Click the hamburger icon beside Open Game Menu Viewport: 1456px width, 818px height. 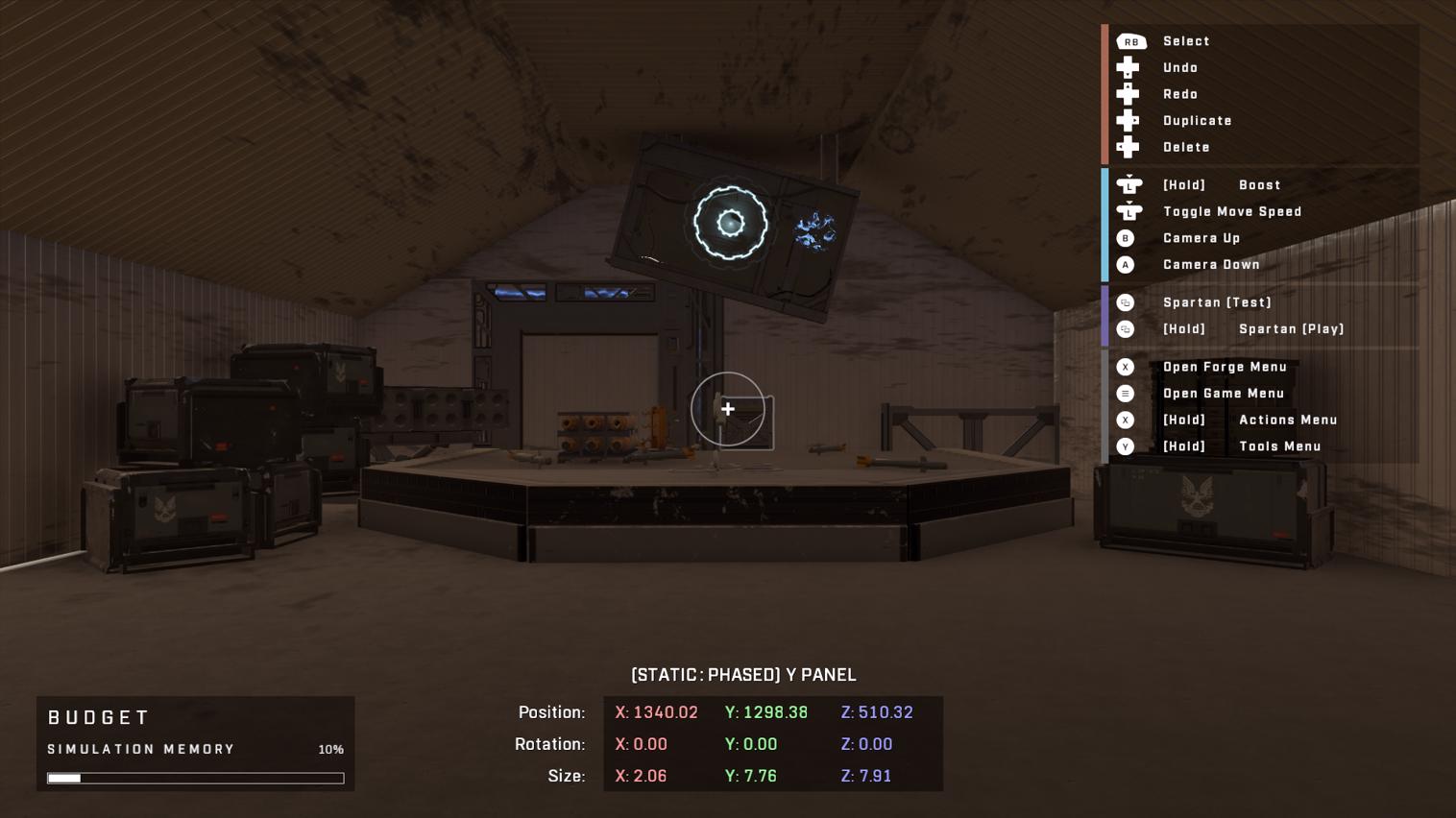point(1126,393)
